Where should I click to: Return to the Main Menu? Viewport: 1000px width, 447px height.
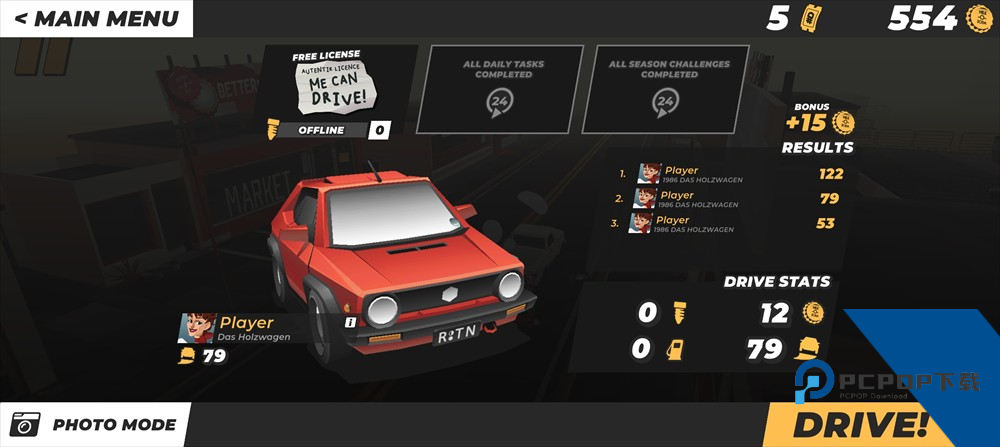point(96,18)
